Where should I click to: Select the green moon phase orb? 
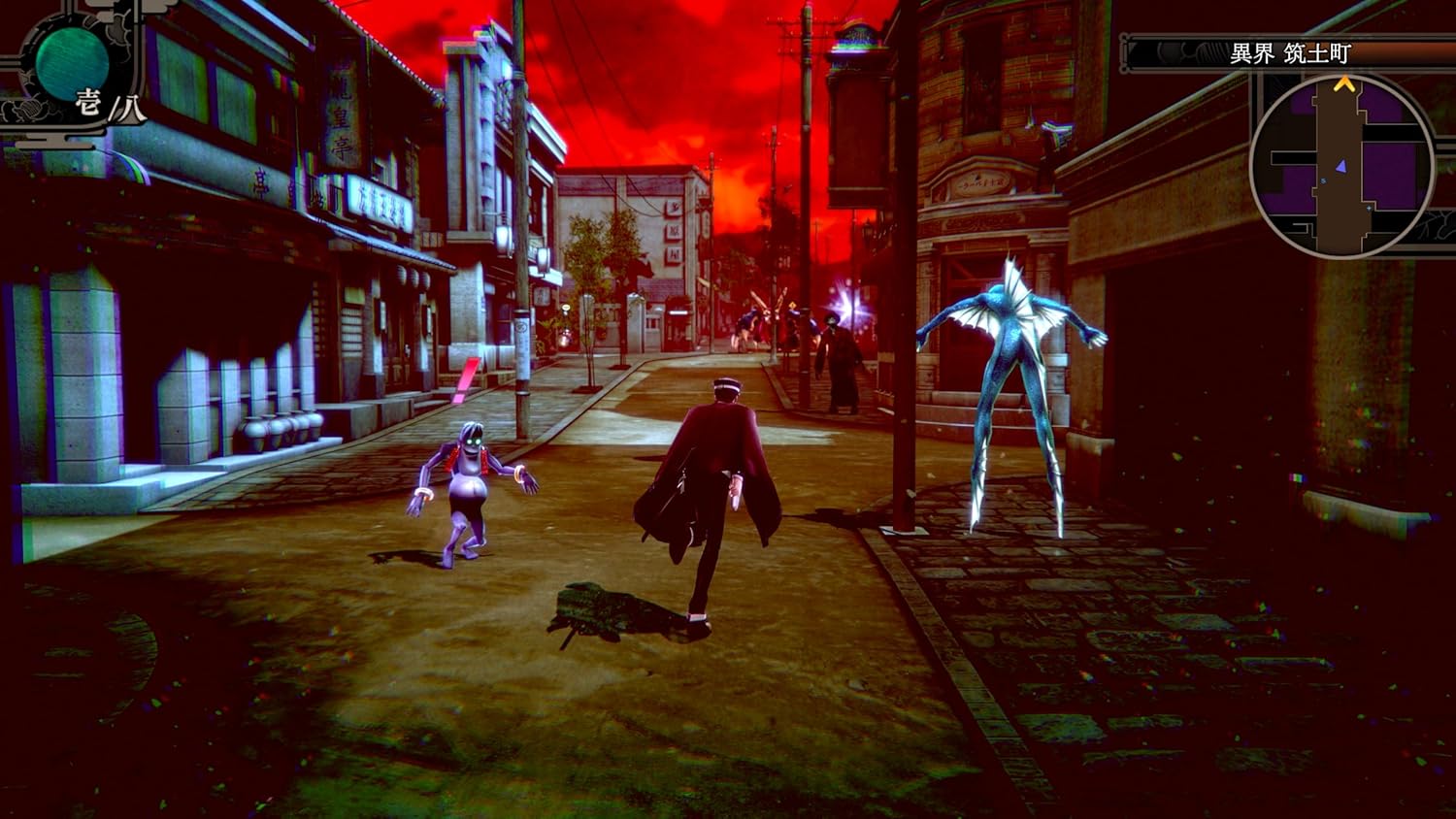(x=72, y=60)
